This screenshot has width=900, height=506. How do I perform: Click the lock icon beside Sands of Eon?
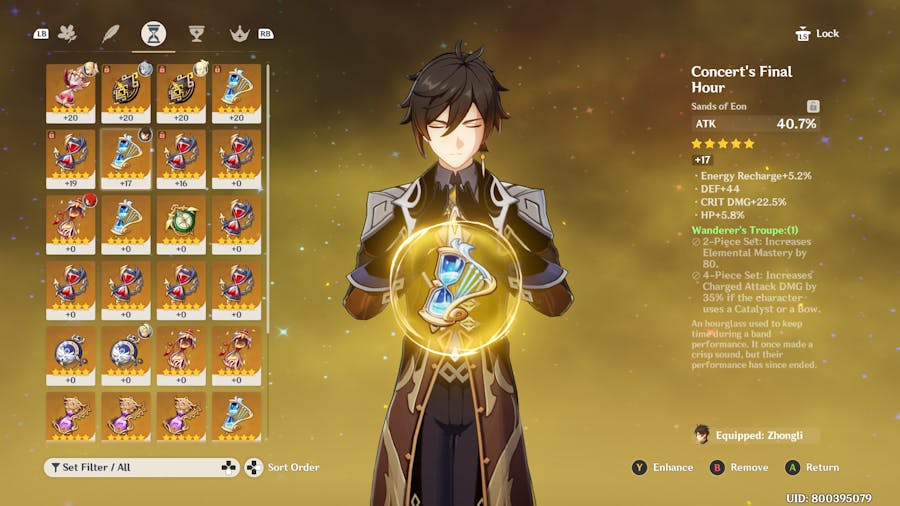click(x=813, y=106)
